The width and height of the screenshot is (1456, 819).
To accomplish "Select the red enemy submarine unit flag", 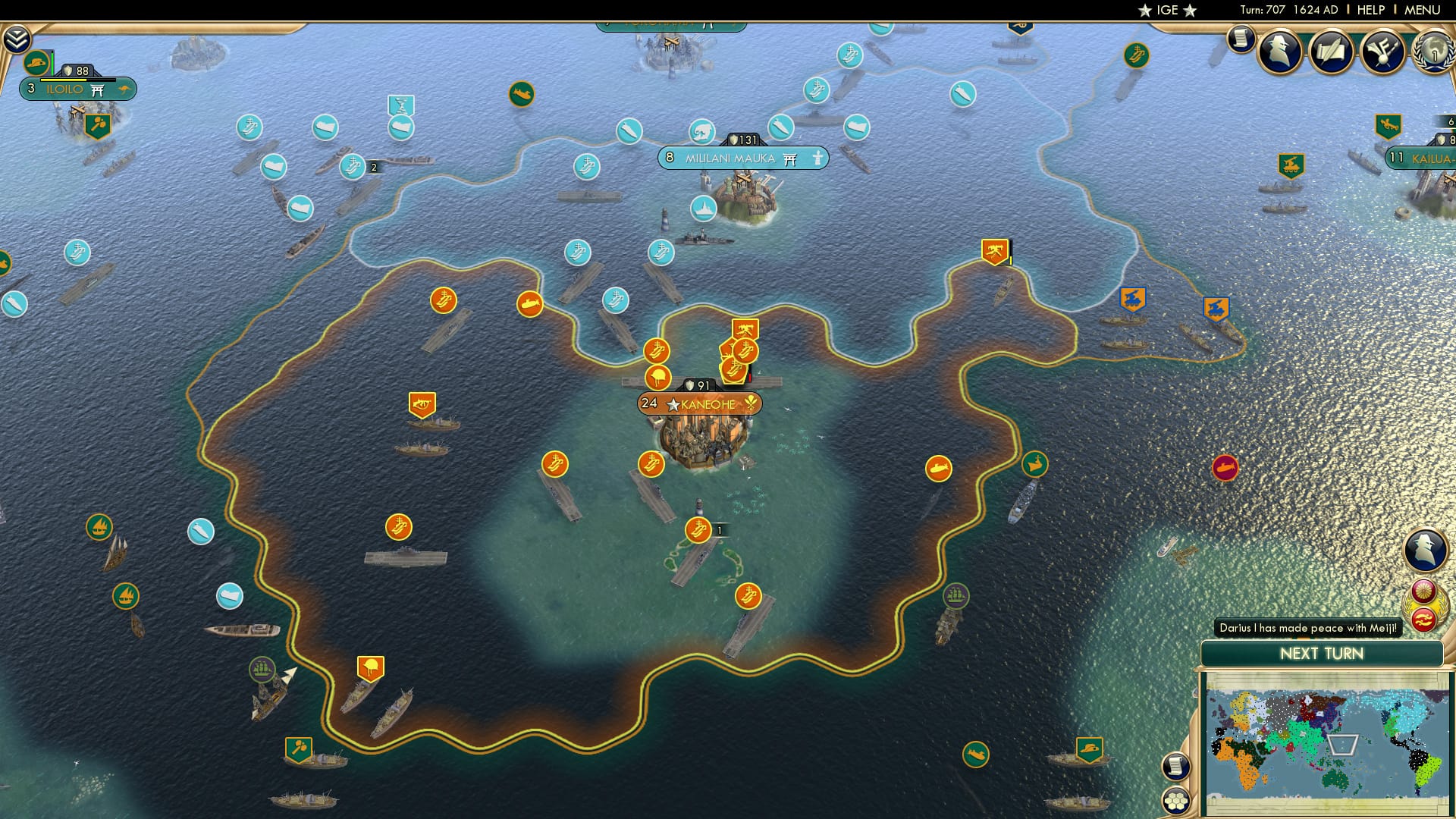I will tap(1224, 468).
